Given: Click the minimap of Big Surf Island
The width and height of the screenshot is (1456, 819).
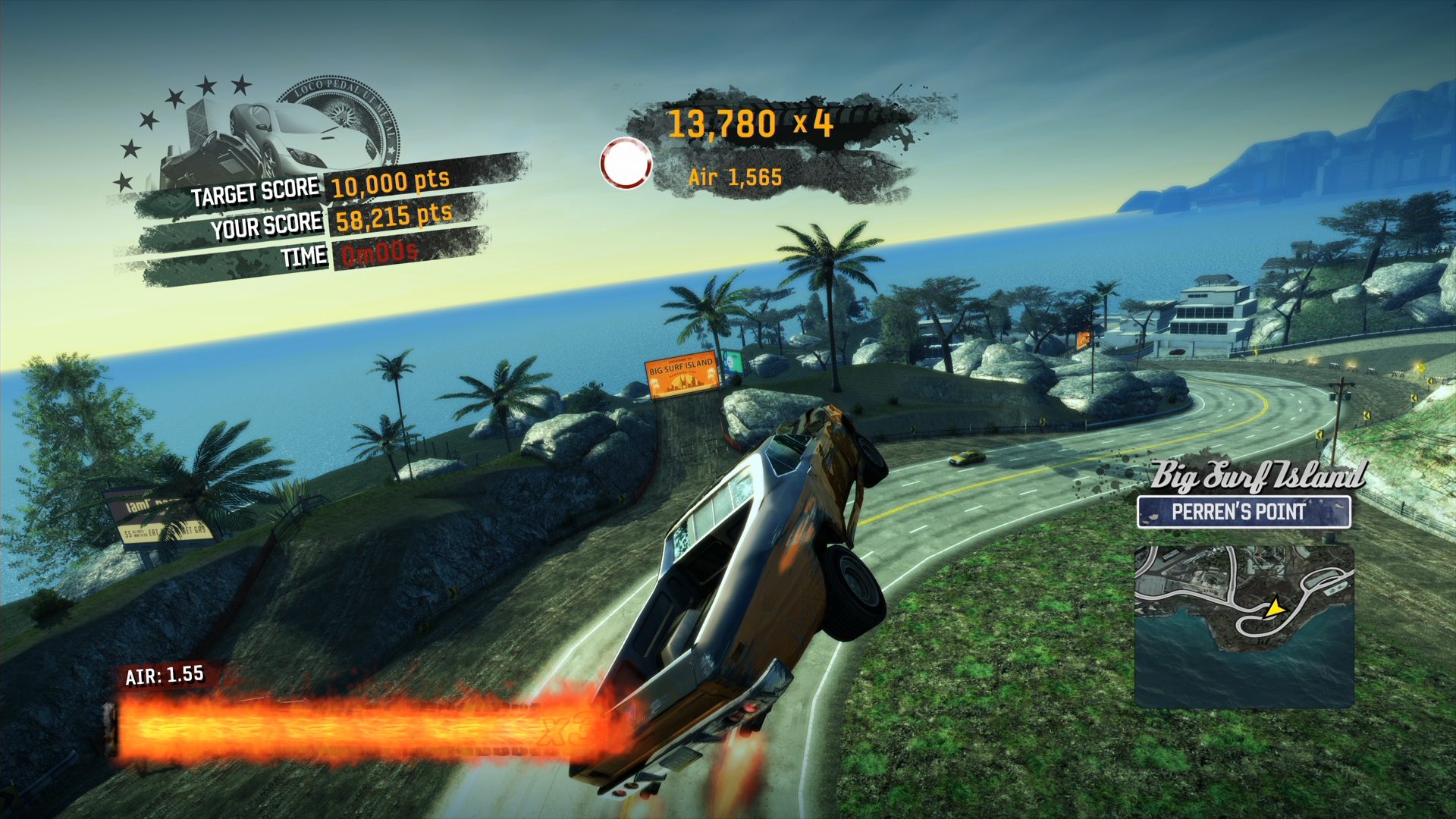Looking at the screenshot, I should point(1244,626).
